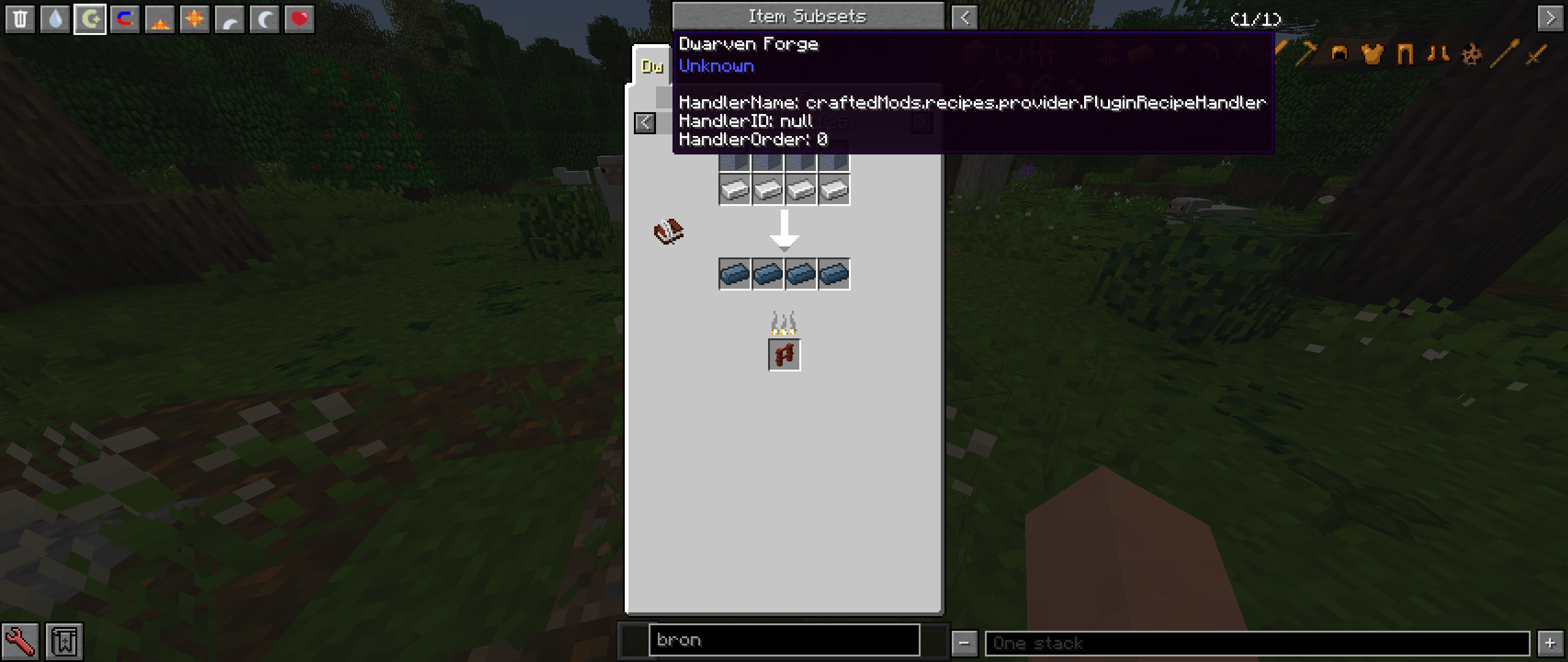Click the minus stepper next to the search bar

pyautogui.click(x=965, y=644)
